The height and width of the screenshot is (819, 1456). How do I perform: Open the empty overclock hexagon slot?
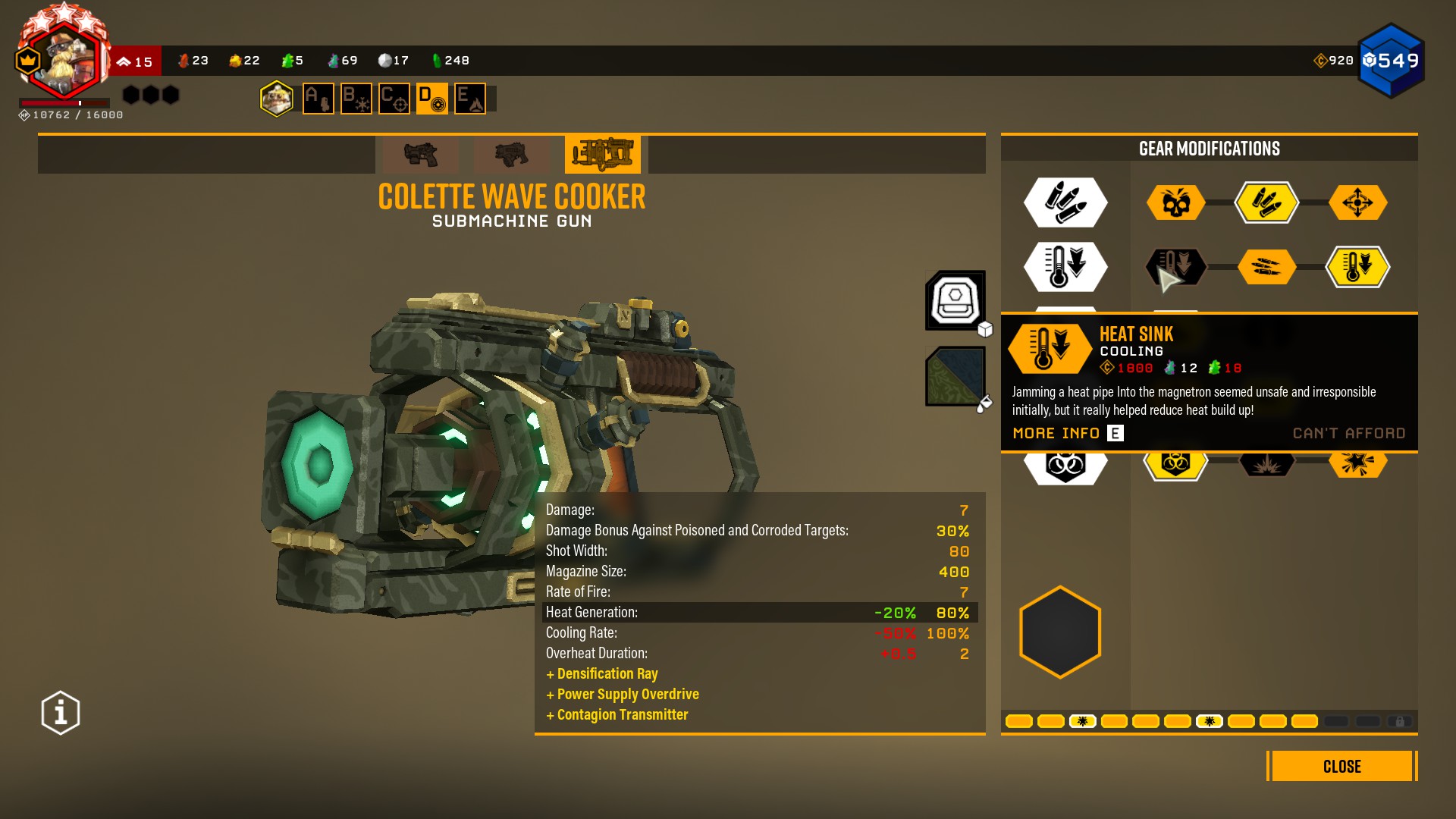coord(1060,632)
